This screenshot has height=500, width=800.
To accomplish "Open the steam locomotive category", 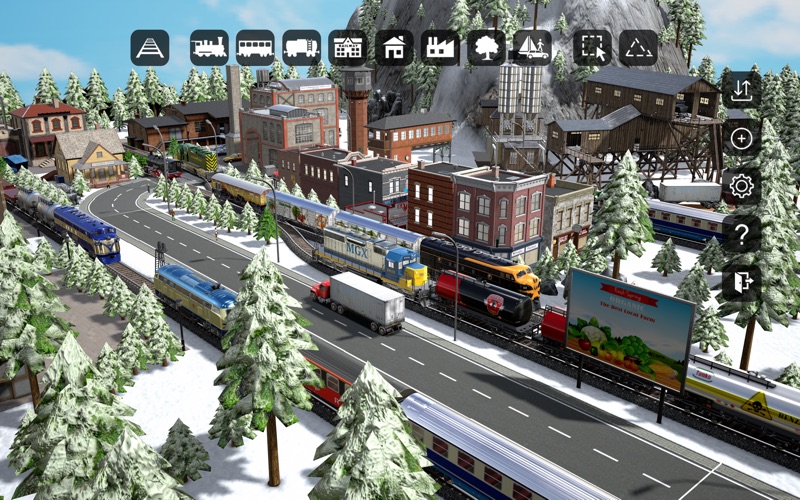I will pyautogui.click(x=209, y=47).
